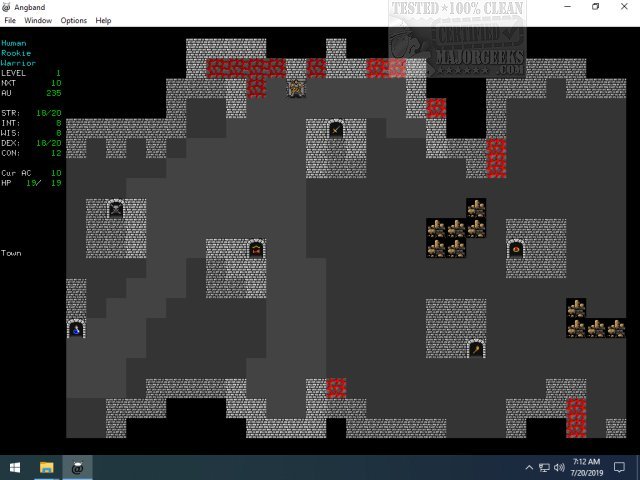Maximize the Angband window
The height and width of the screenshot is (480, 640).
click(595, 6)
